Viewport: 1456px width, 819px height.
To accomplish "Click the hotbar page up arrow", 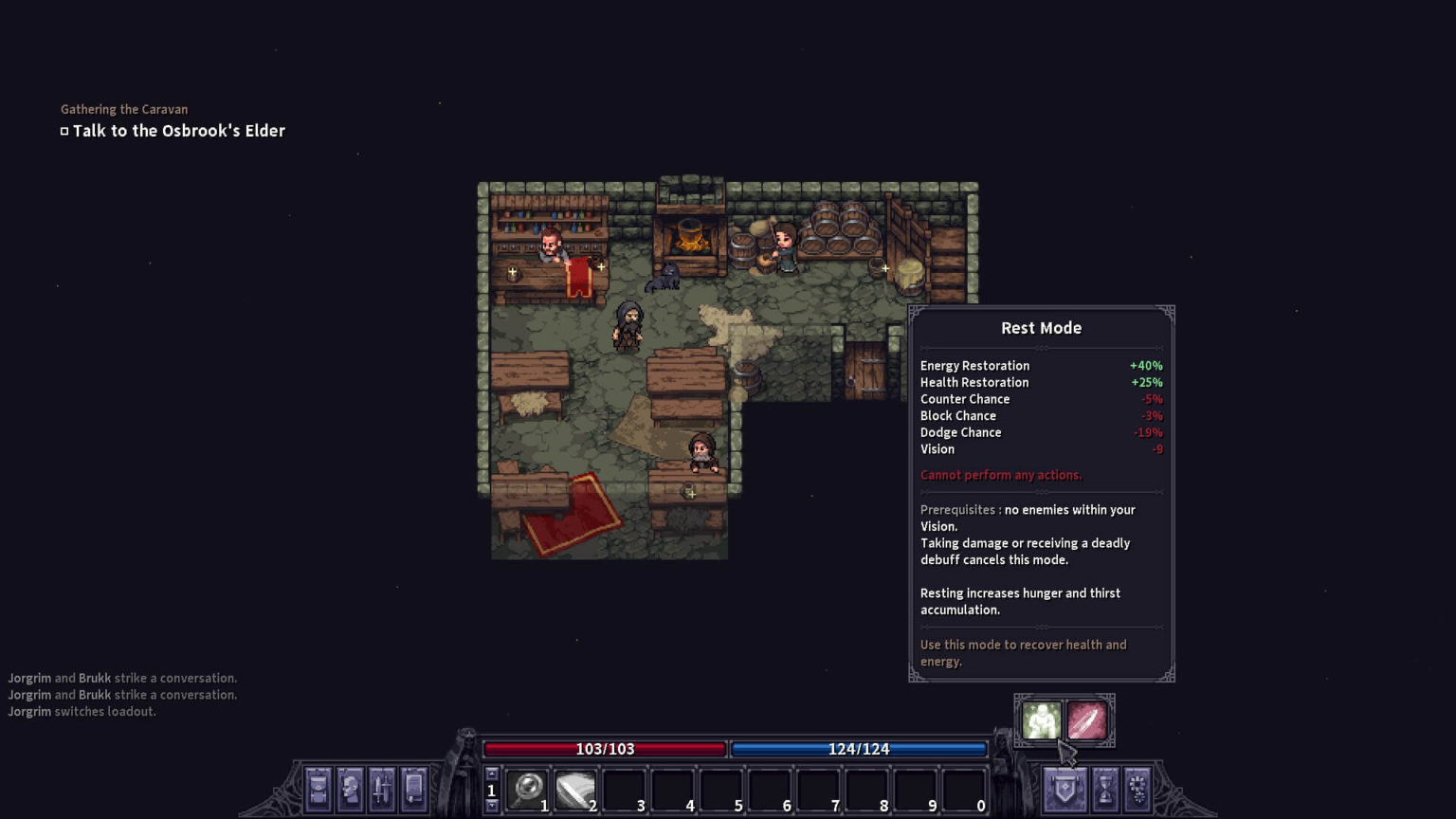I will (x=491, y=773).
